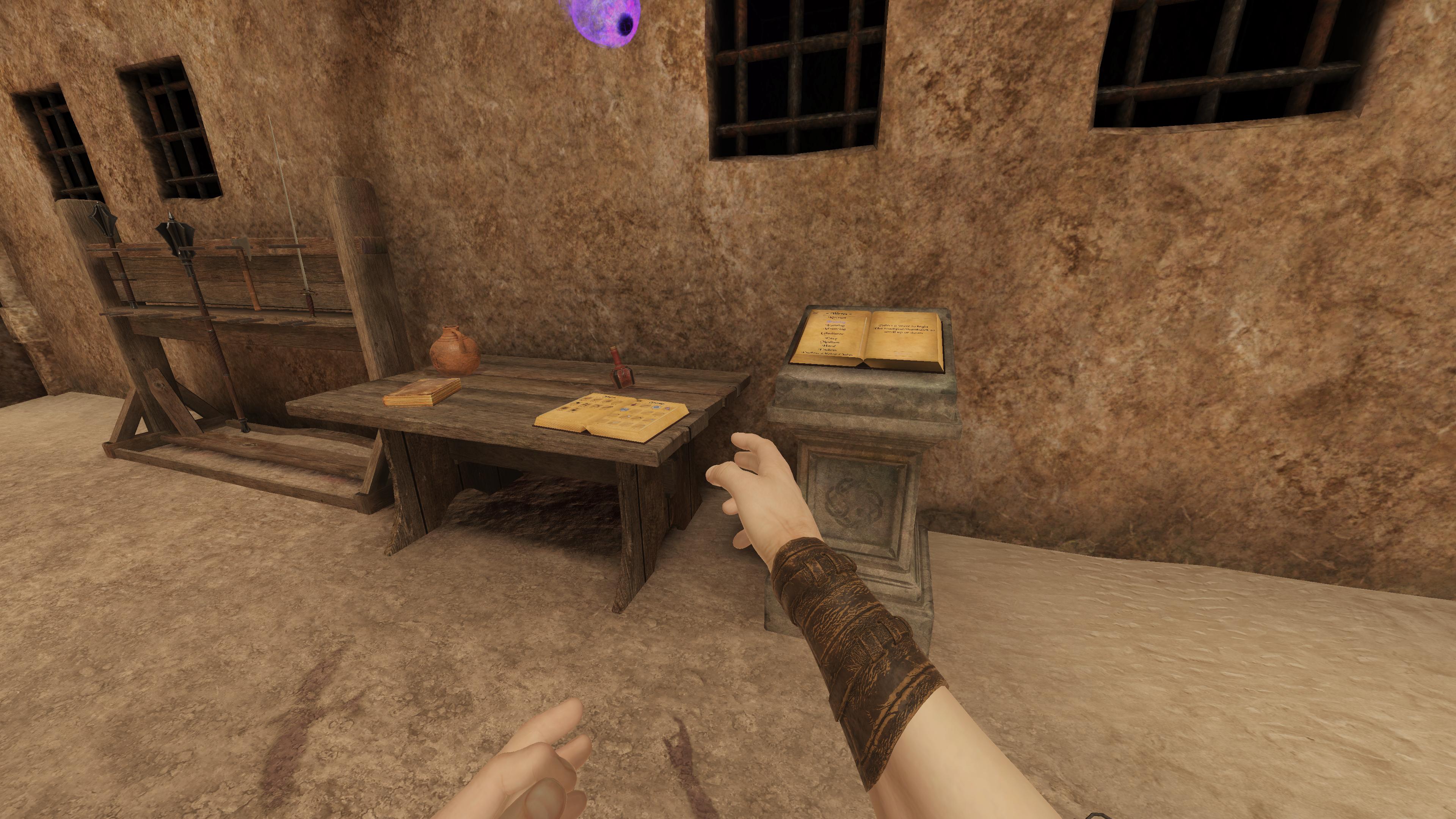Start the Easy Gladiator wave
1456x819 pixels.
[x=831, y=339]
